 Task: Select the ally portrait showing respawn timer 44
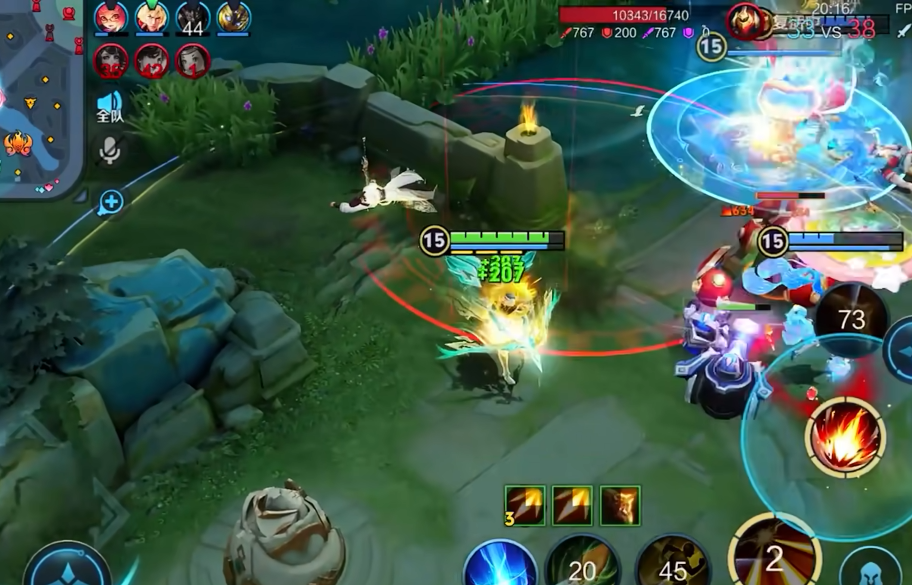click(x=193, y=18)
